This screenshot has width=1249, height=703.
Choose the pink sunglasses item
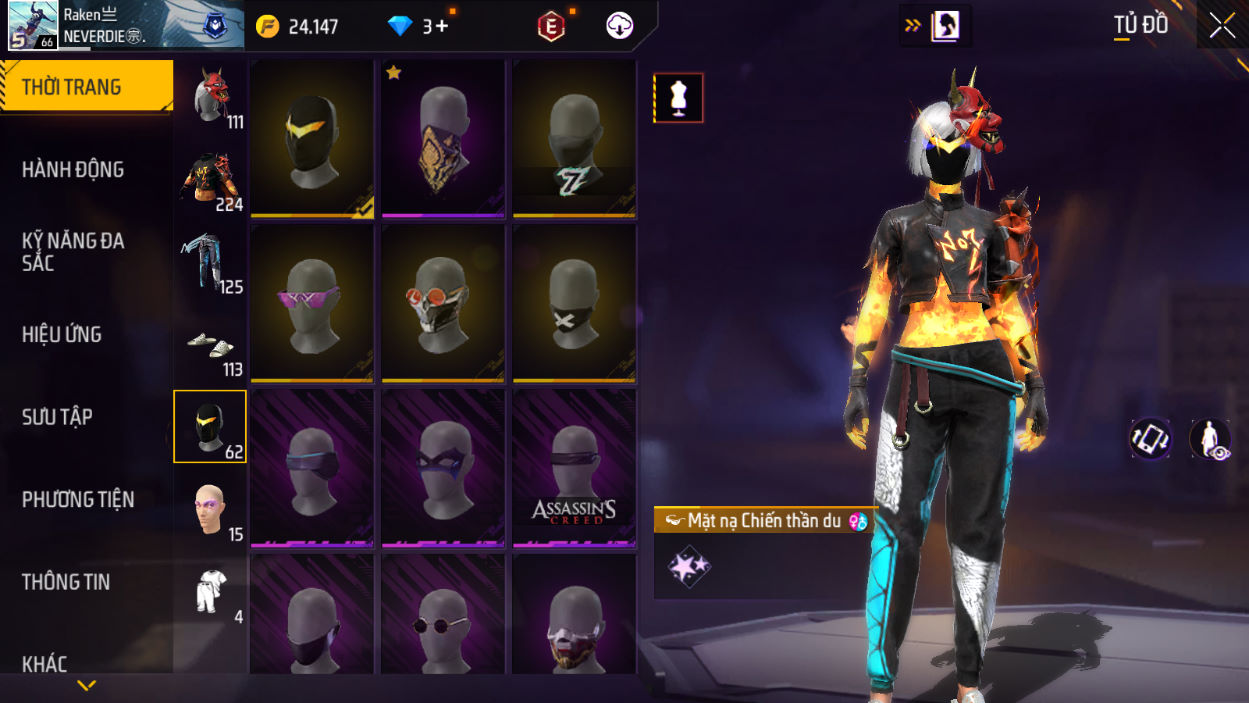click(312, 304)
